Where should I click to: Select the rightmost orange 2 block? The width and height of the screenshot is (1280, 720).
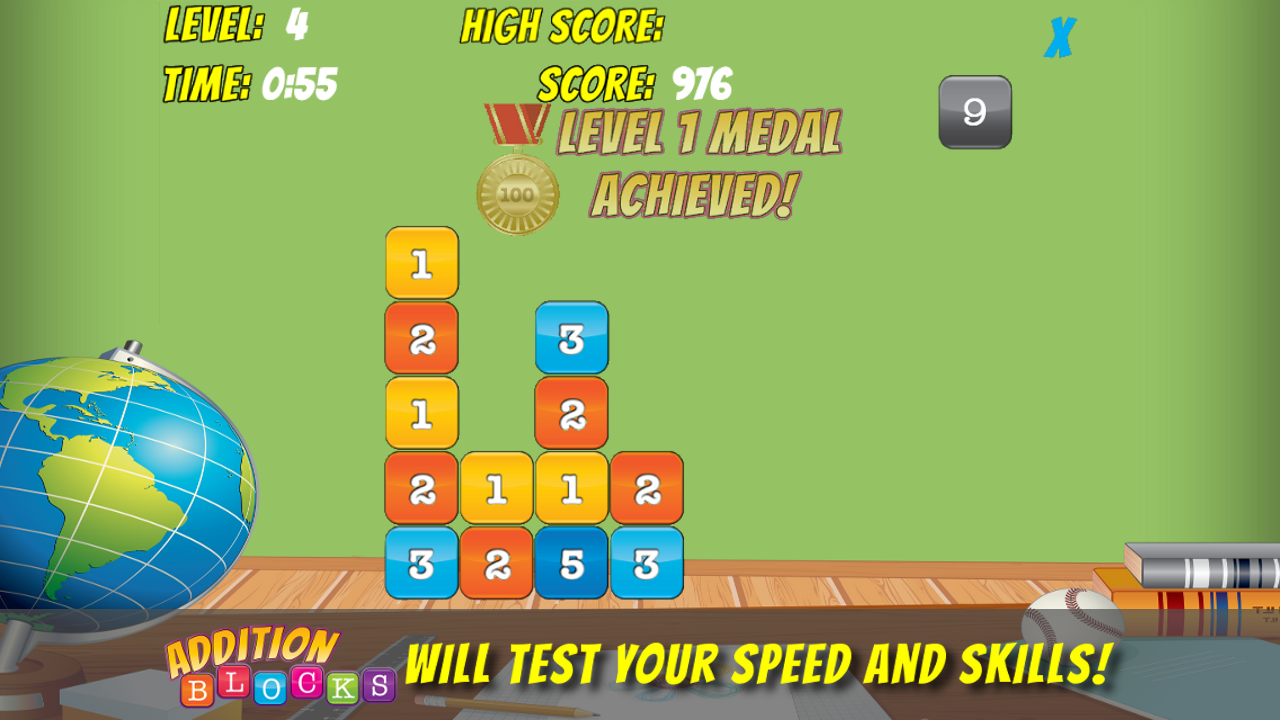click(x=648, y=490)
